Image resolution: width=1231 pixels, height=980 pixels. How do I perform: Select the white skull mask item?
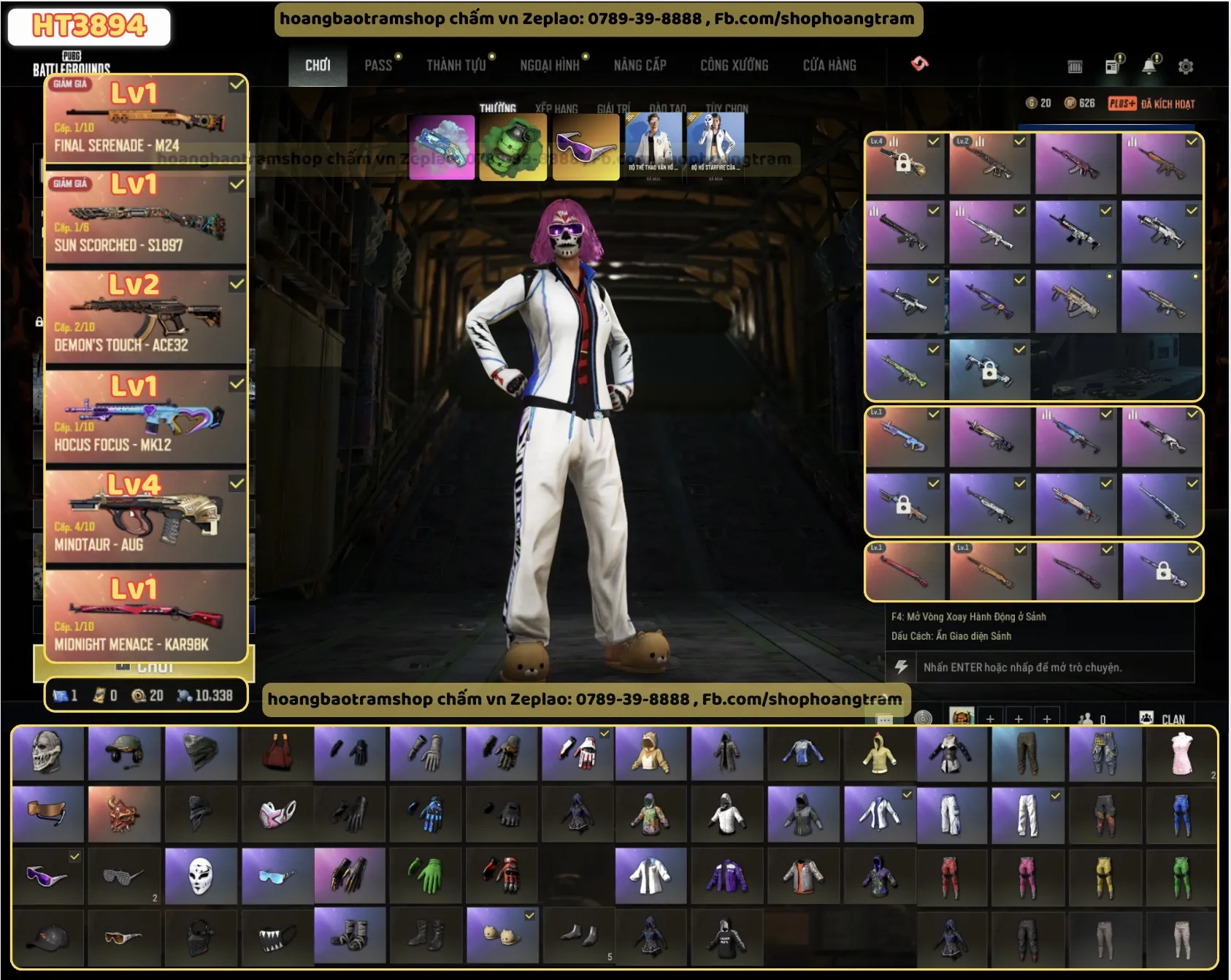point(200,876)
